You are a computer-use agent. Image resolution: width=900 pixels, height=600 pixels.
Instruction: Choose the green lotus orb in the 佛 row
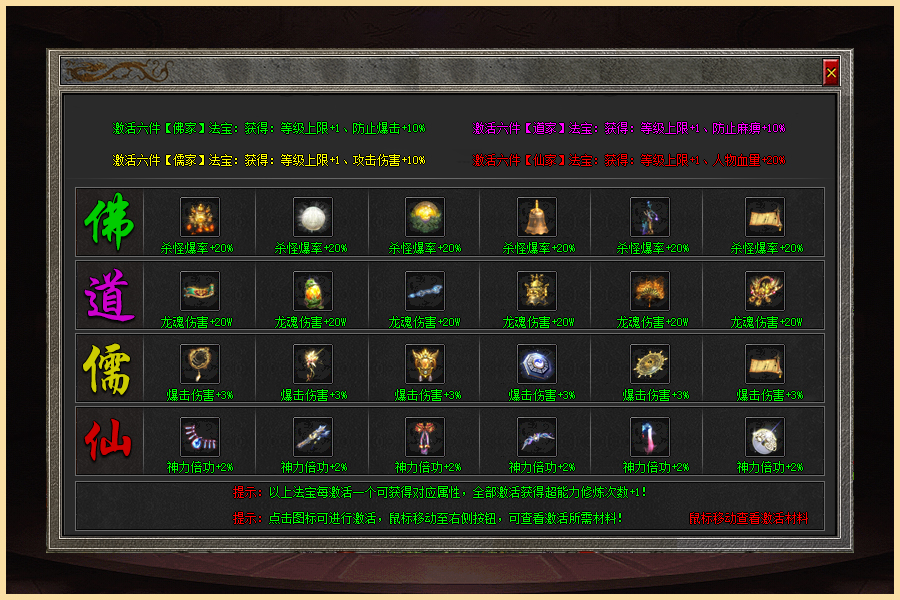click(425, 217)
